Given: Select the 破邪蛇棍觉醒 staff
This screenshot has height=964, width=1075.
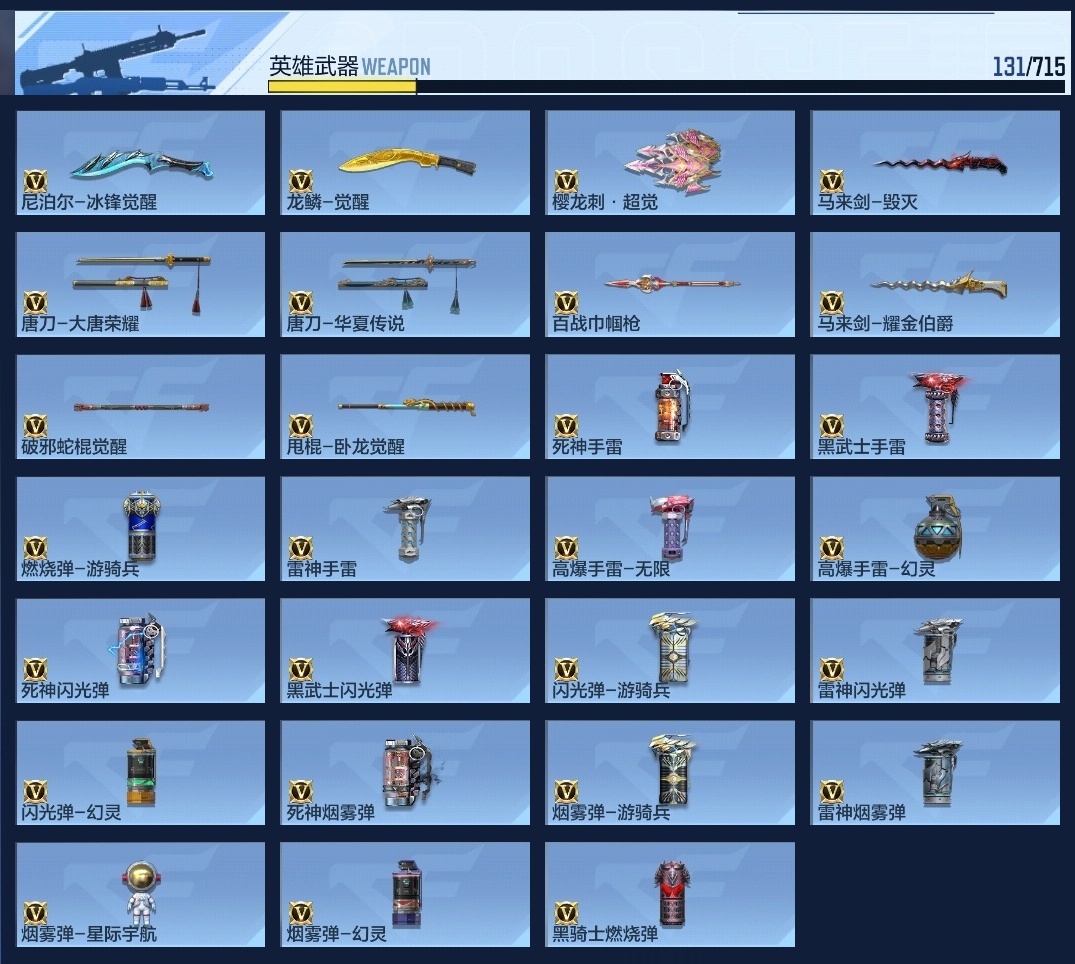Looking at the screenshot, I should 141,407.
